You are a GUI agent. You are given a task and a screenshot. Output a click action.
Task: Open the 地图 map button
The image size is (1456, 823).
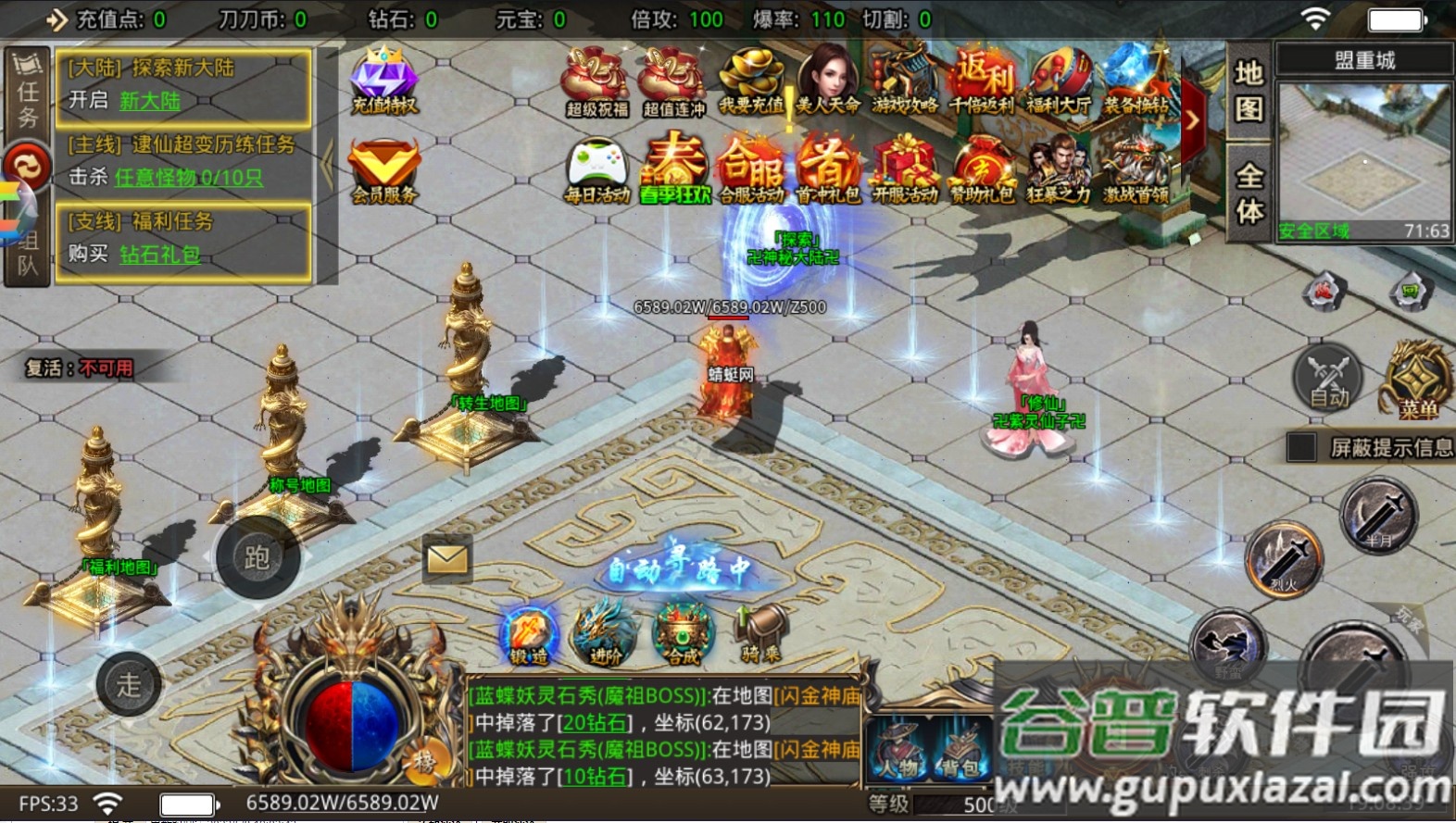coord(1249,91)
